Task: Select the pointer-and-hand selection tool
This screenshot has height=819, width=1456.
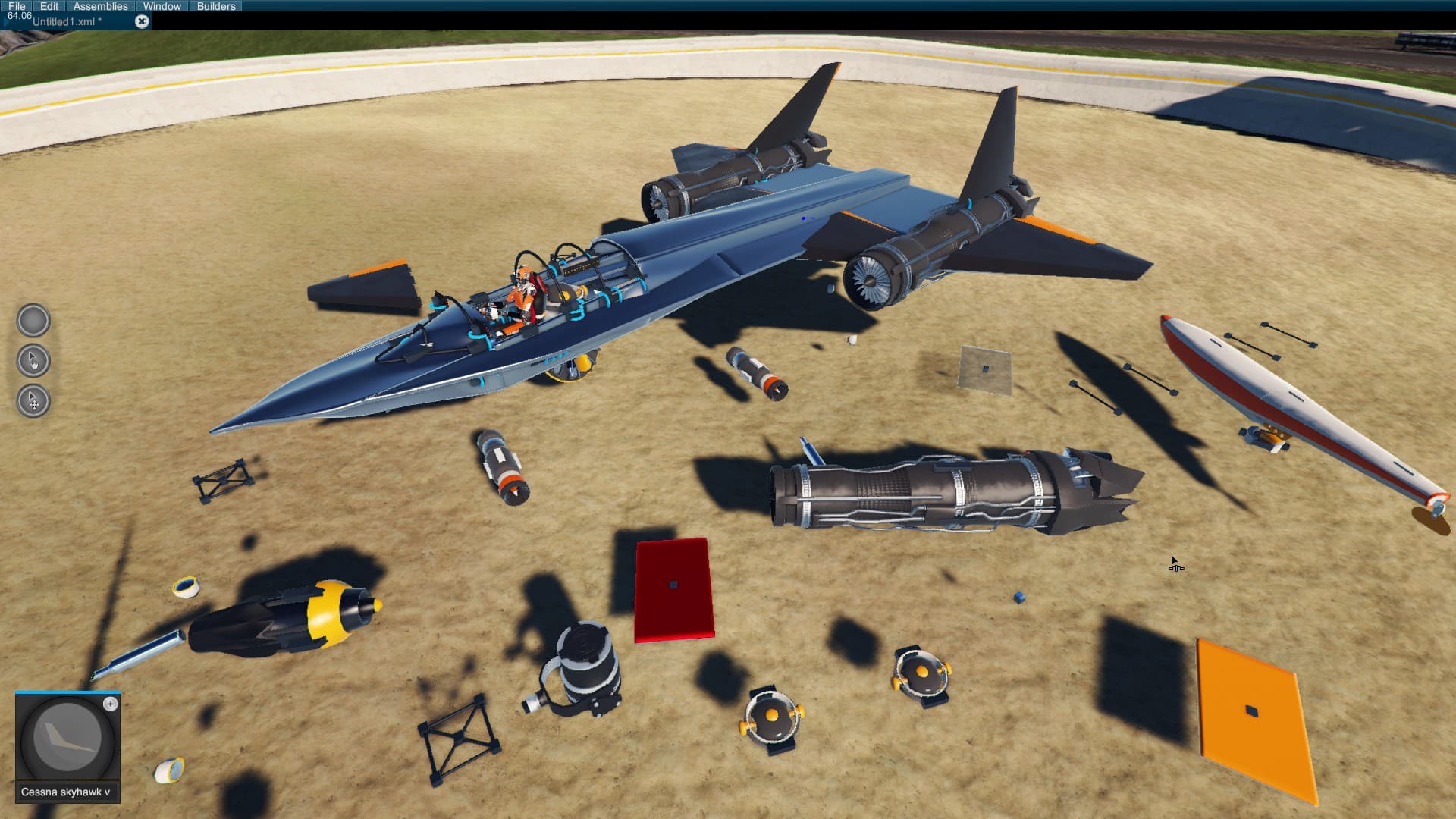Action: 32,361
